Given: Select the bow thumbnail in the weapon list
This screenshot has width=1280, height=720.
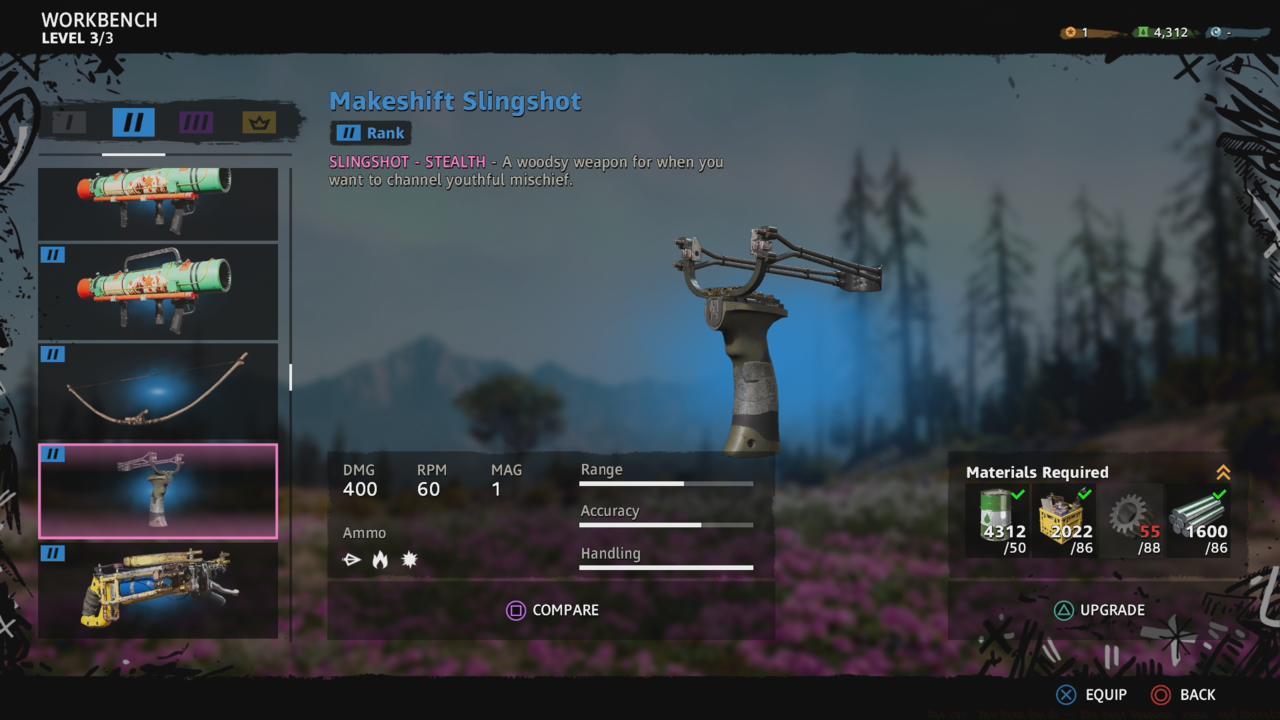Looking at the screenshot, I should click(158, 390).
